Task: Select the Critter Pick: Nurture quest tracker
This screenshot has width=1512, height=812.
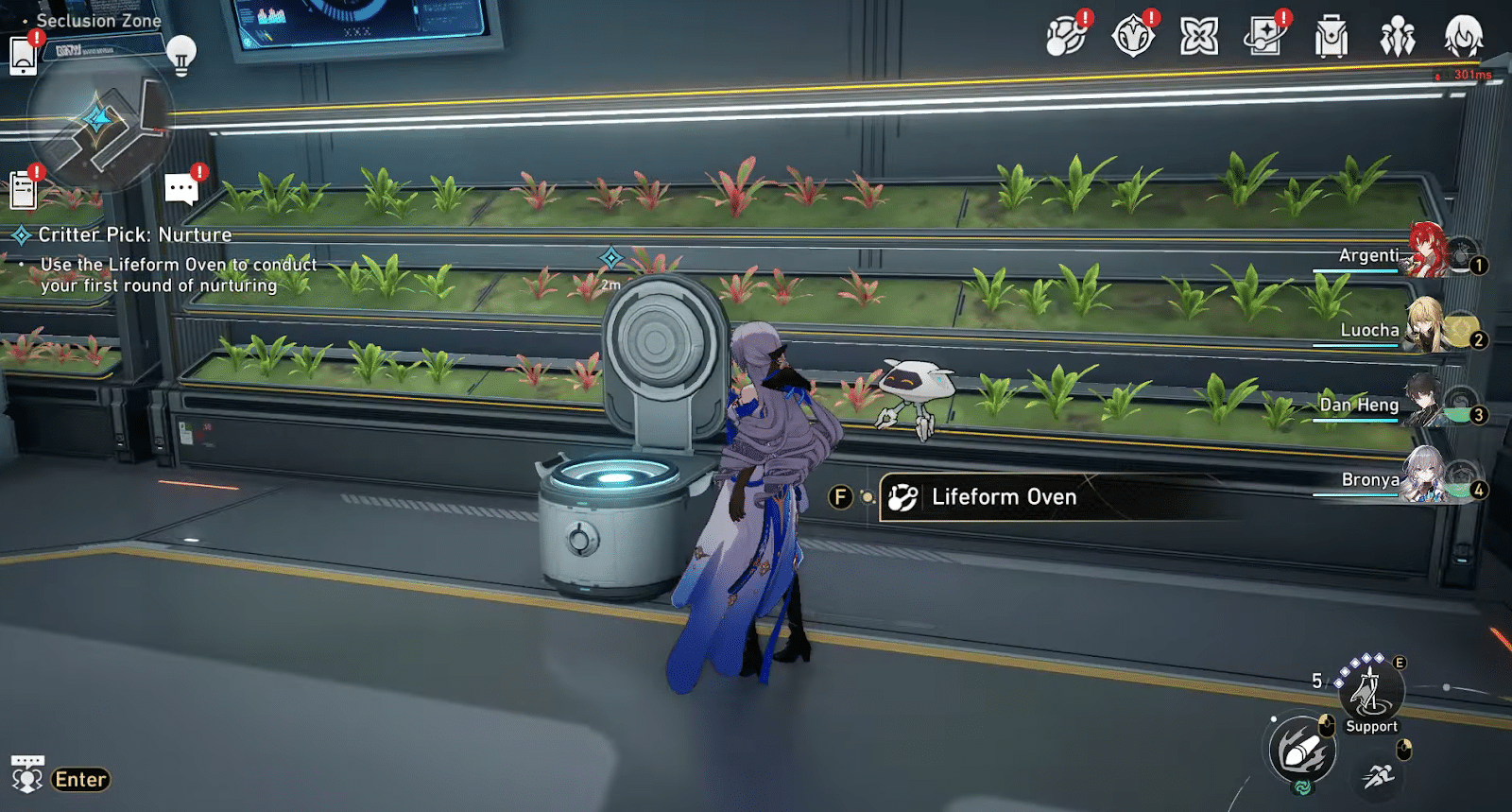Action: 134,234
